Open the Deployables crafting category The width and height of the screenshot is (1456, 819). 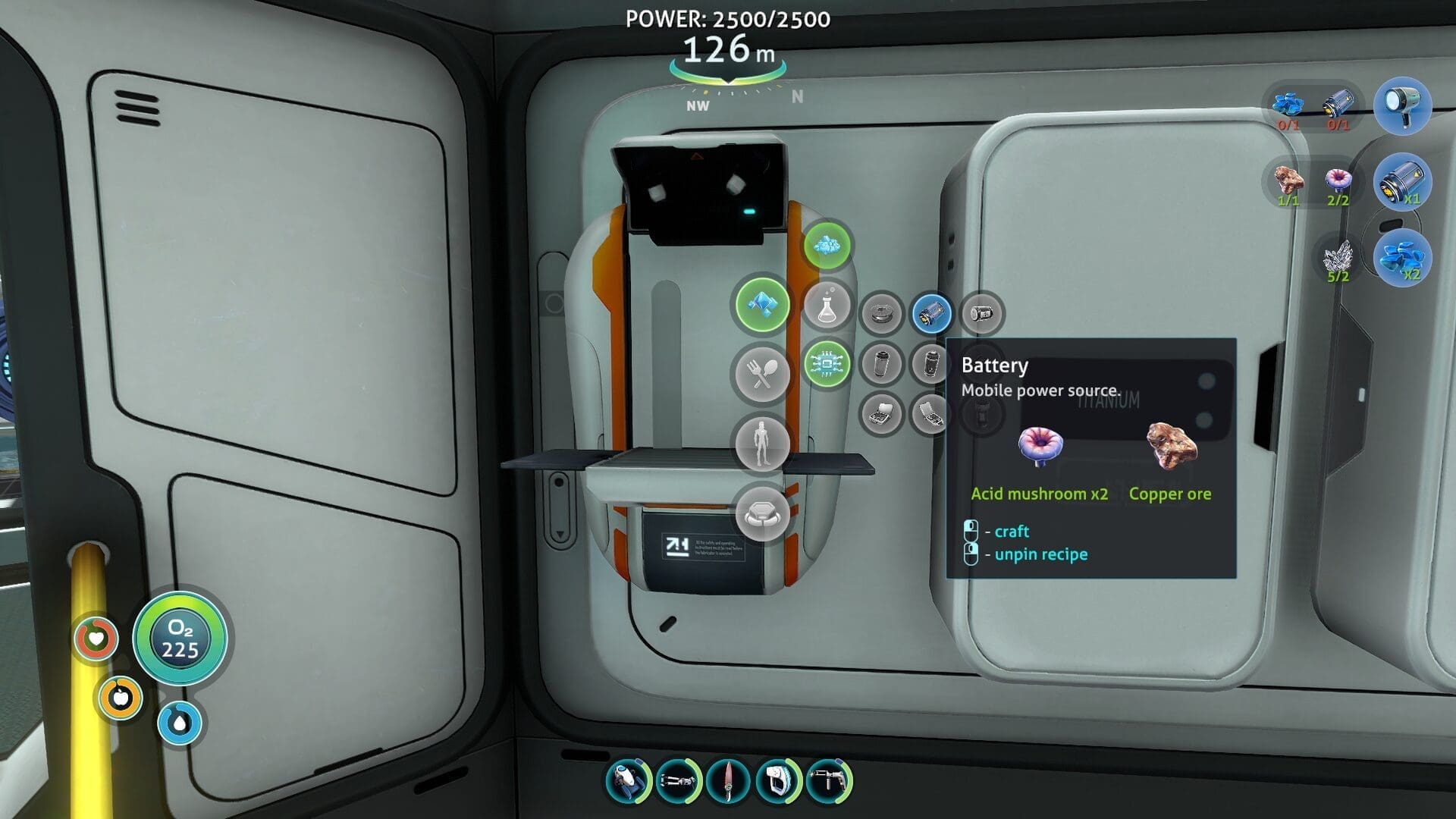(762, 513)
